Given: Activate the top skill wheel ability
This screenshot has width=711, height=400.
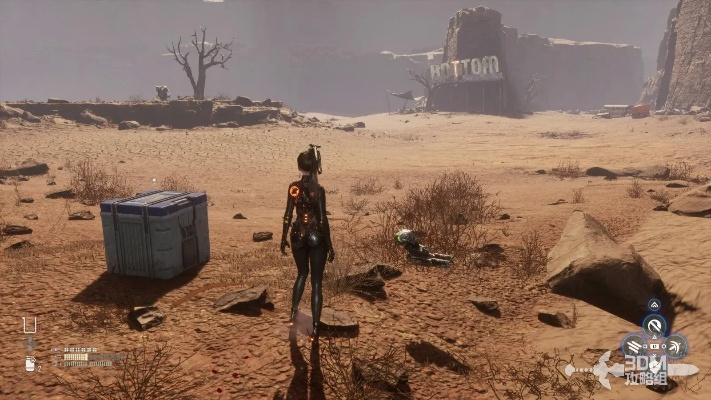Looking at the screenshot, I should tap(655, 325).
